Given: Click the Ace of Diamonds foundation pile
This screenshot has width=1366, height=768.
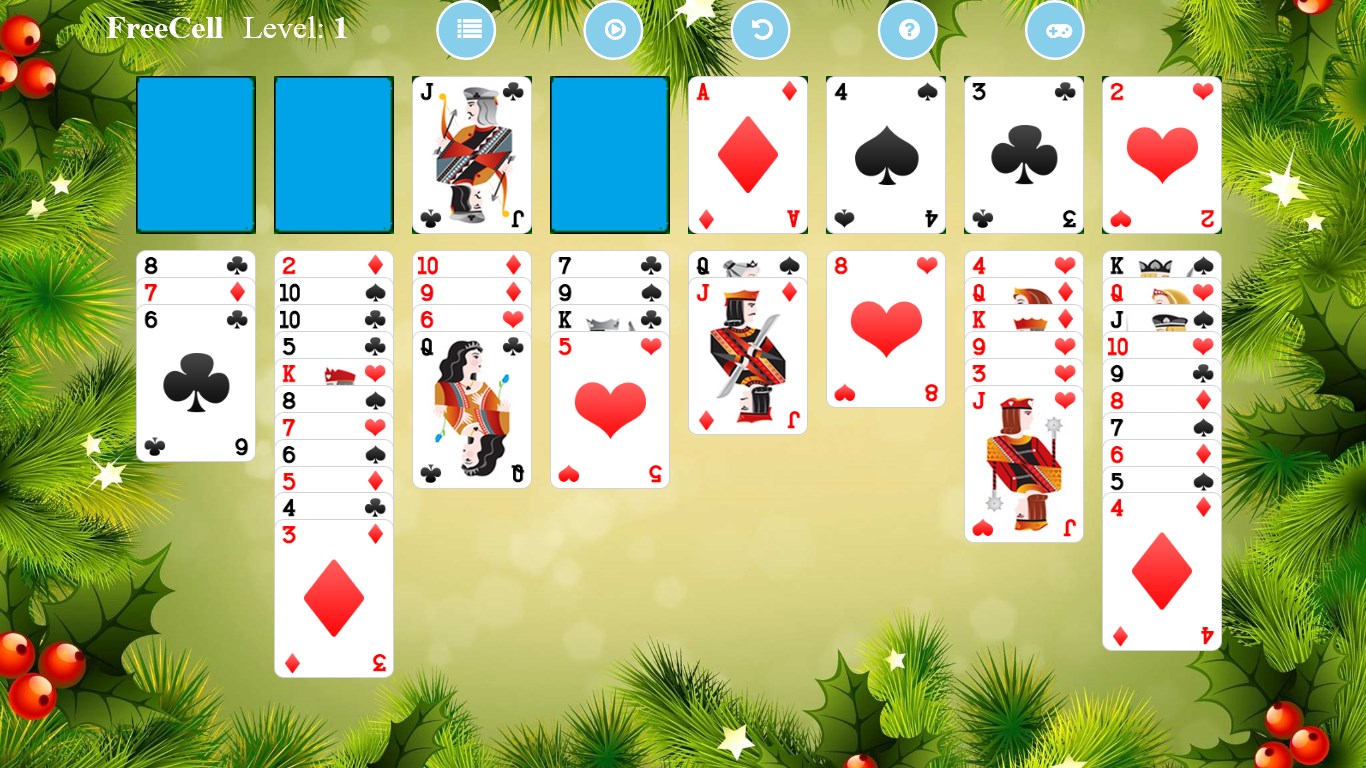Looking at the screenshot, I should (747, 155).
